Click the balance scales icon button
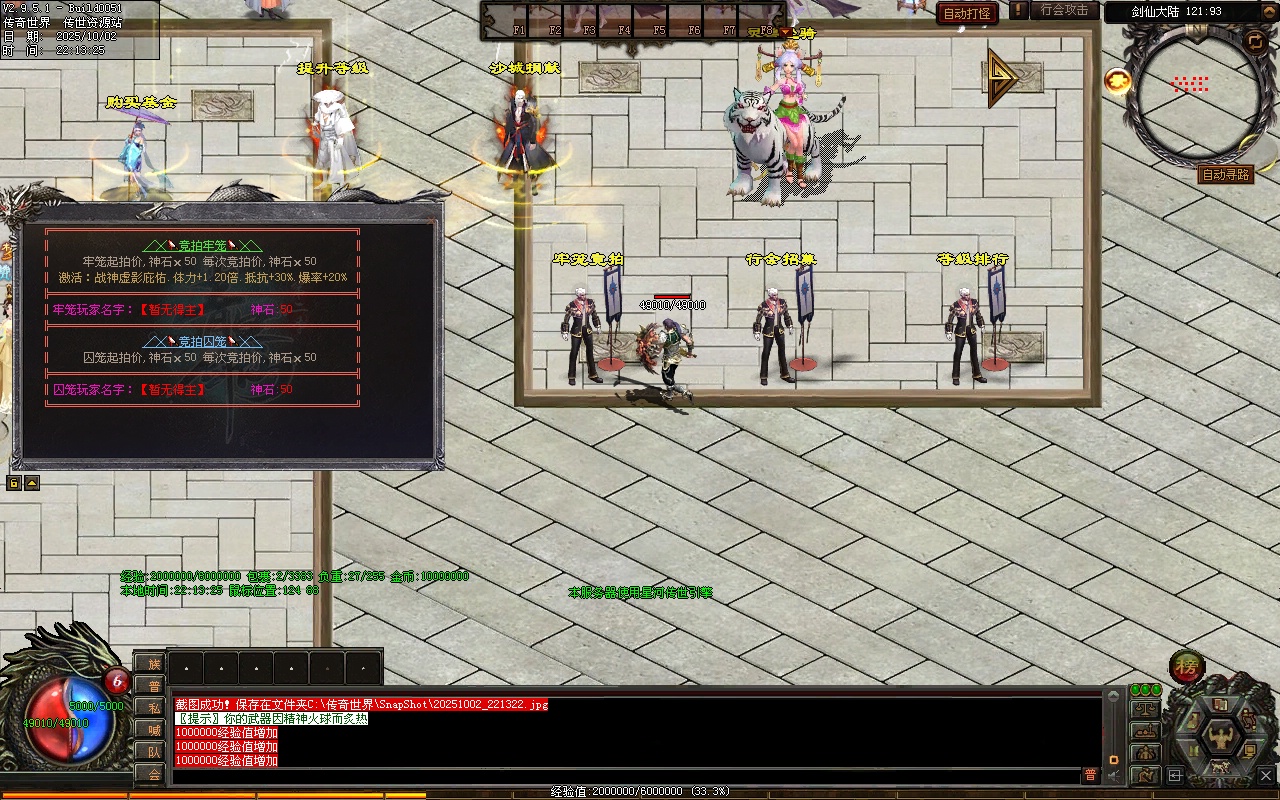The width and height of the screenshot is (1280, 800). pyautogui.click(x=1144, y=708)
